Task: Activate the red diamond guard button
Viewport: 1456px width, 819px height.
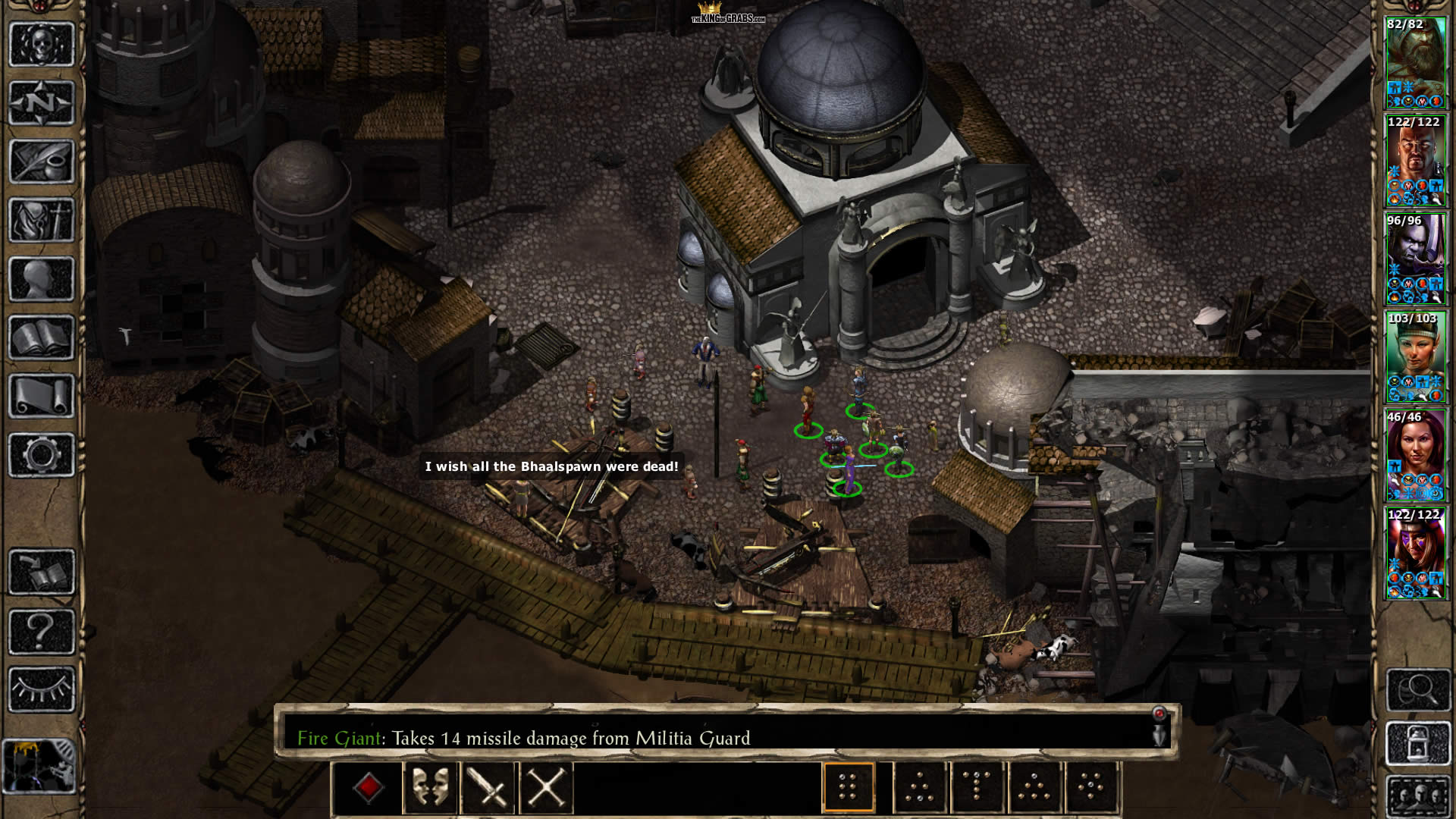Action: 369,788
